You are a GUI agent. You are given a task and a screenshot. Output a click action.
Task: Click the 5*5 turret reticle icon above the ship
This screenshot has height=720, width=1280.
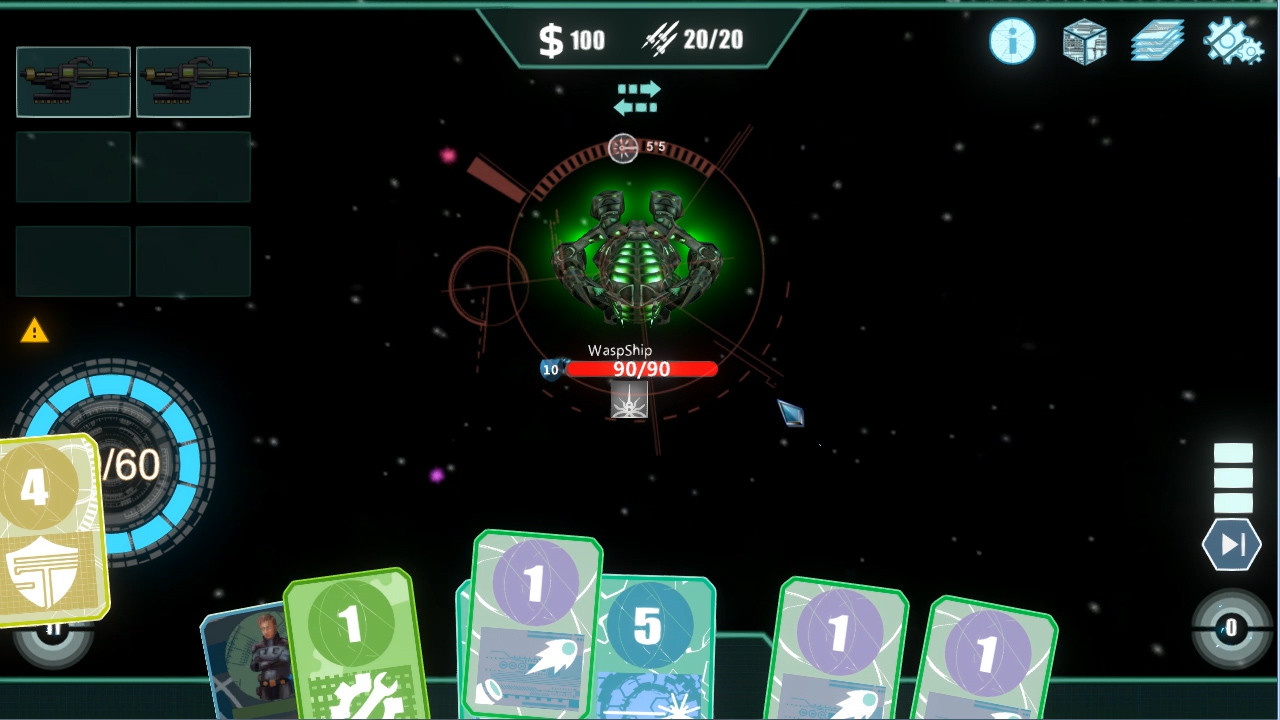(623, 149)
